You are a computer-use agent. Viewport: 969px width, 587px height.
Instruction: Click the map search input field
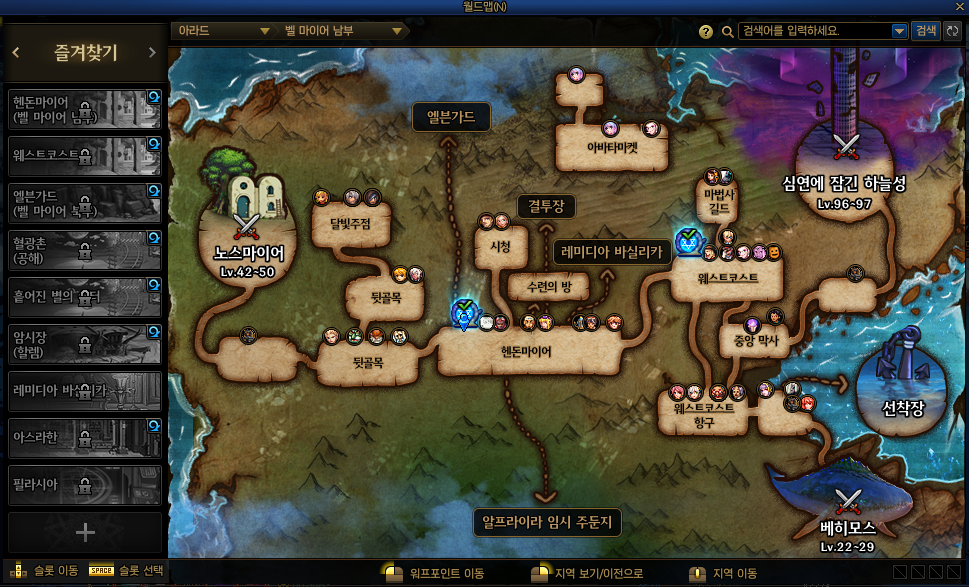coord(814,31)
